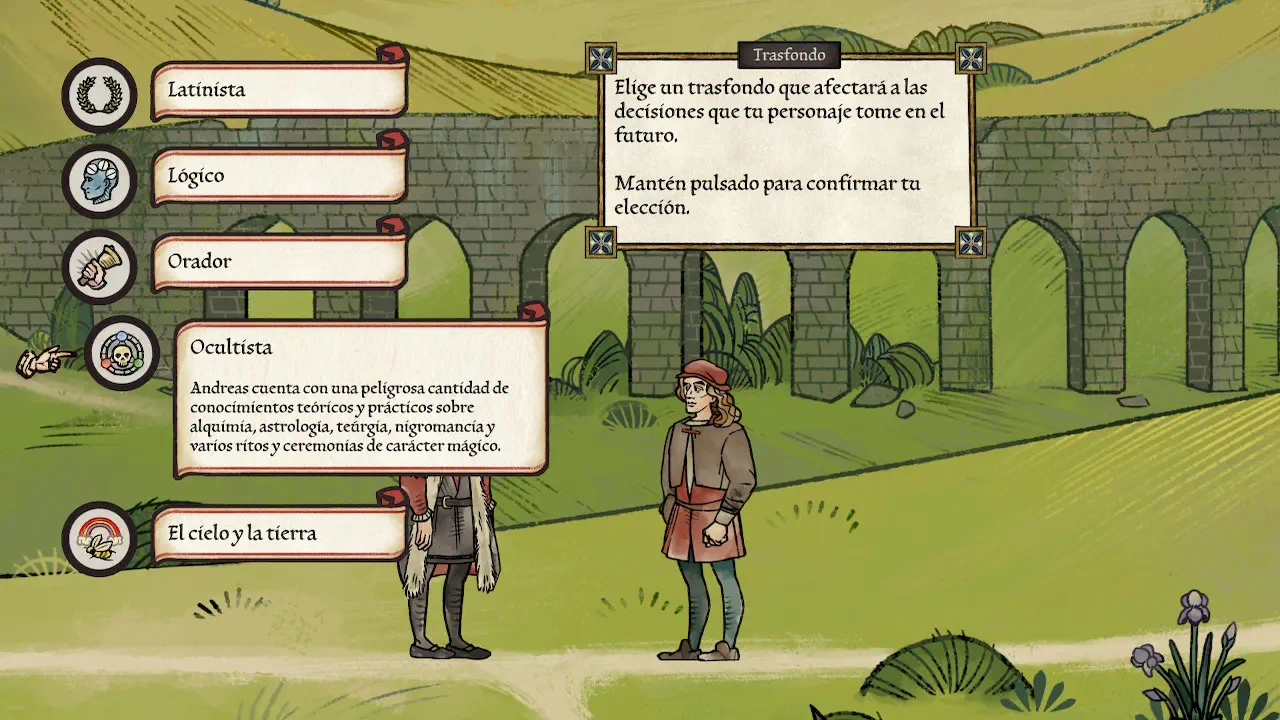Select the blue head Lógico icon
Screen dimensions: 1280x720
coord(99,181)
